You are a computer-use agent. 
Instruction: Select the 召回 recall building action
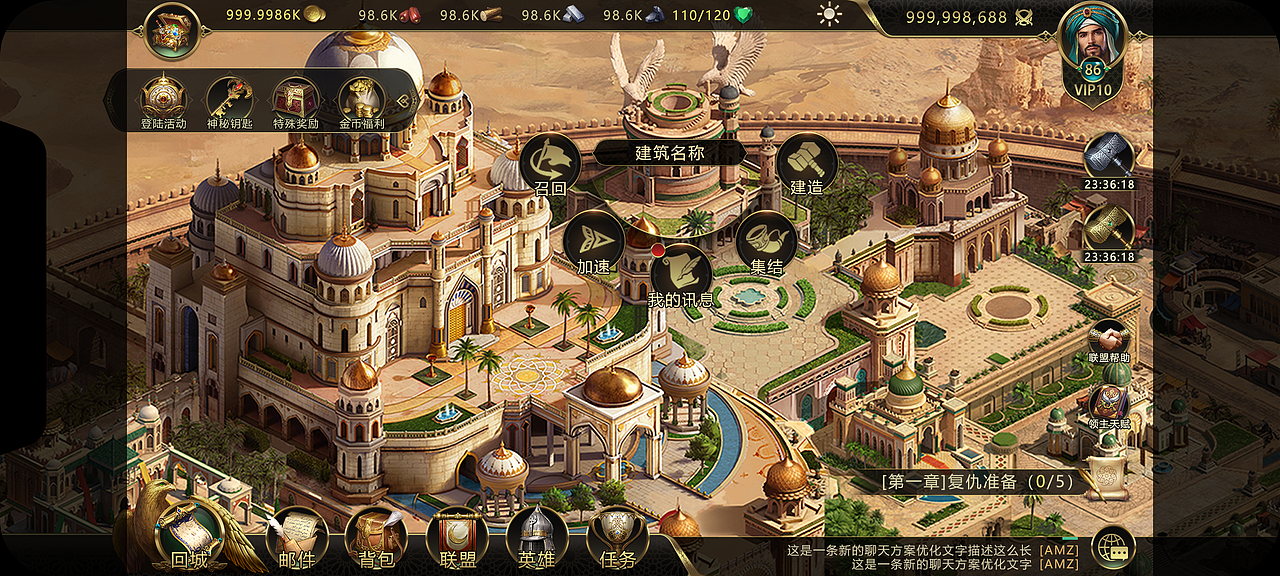[550, 163]
